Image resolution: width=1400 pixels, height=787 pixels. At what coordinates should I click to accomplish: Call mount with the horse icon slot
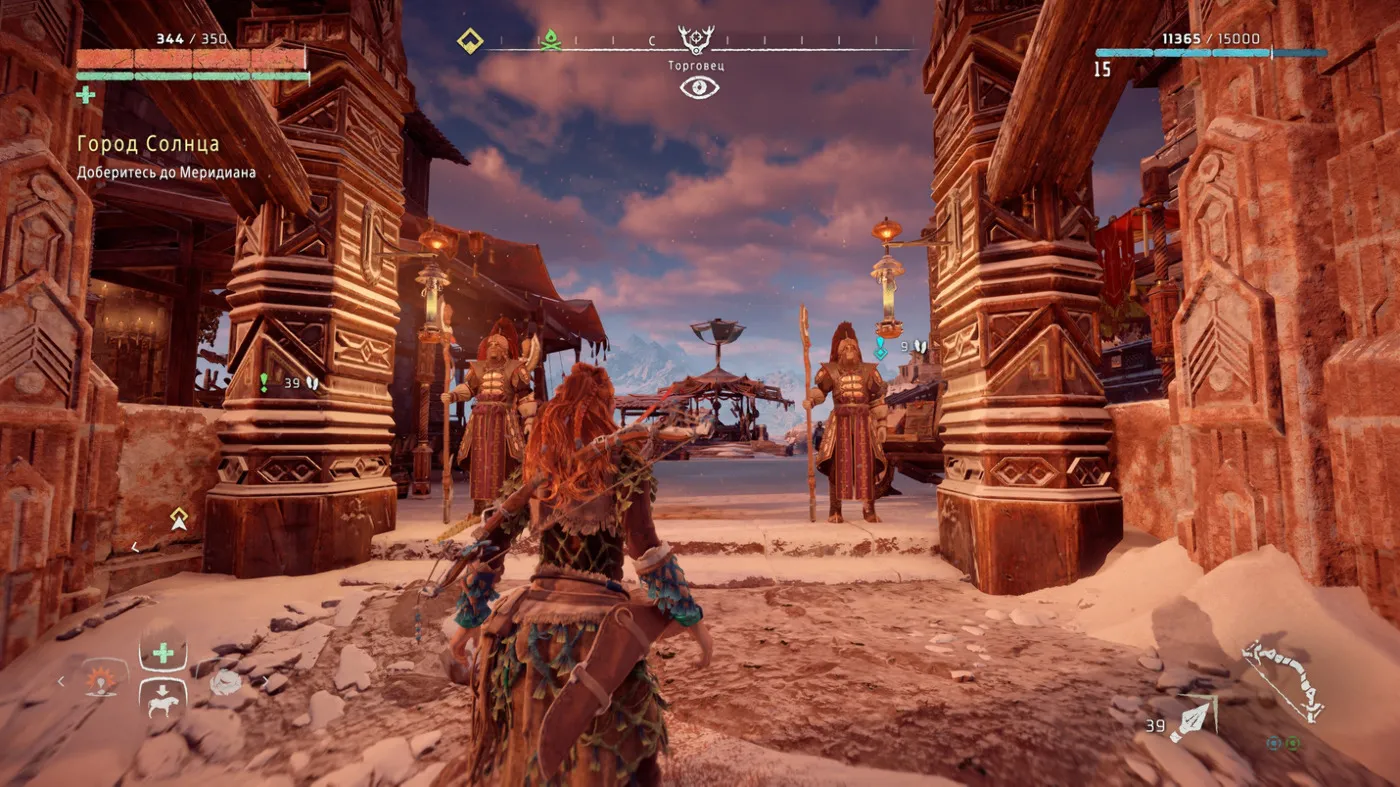pyautogui.click(x=162, y=699)
